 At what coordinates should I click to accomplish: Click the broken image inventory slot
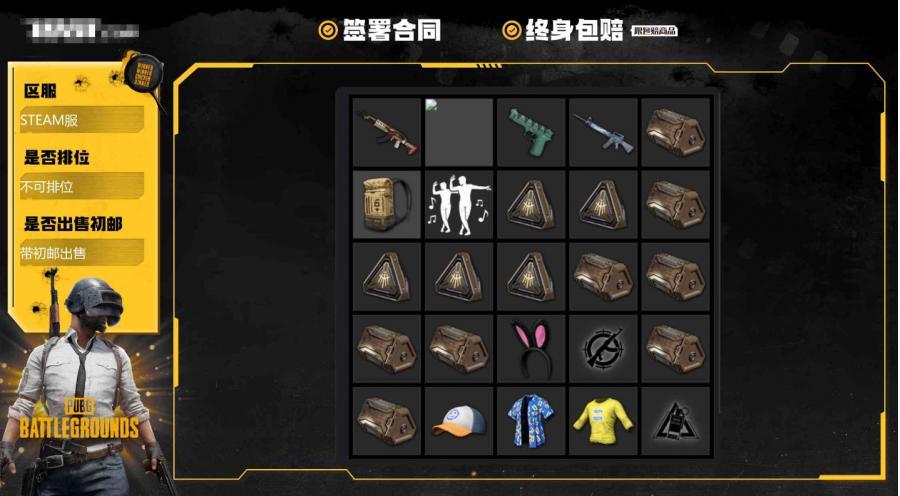pos(459,132)
